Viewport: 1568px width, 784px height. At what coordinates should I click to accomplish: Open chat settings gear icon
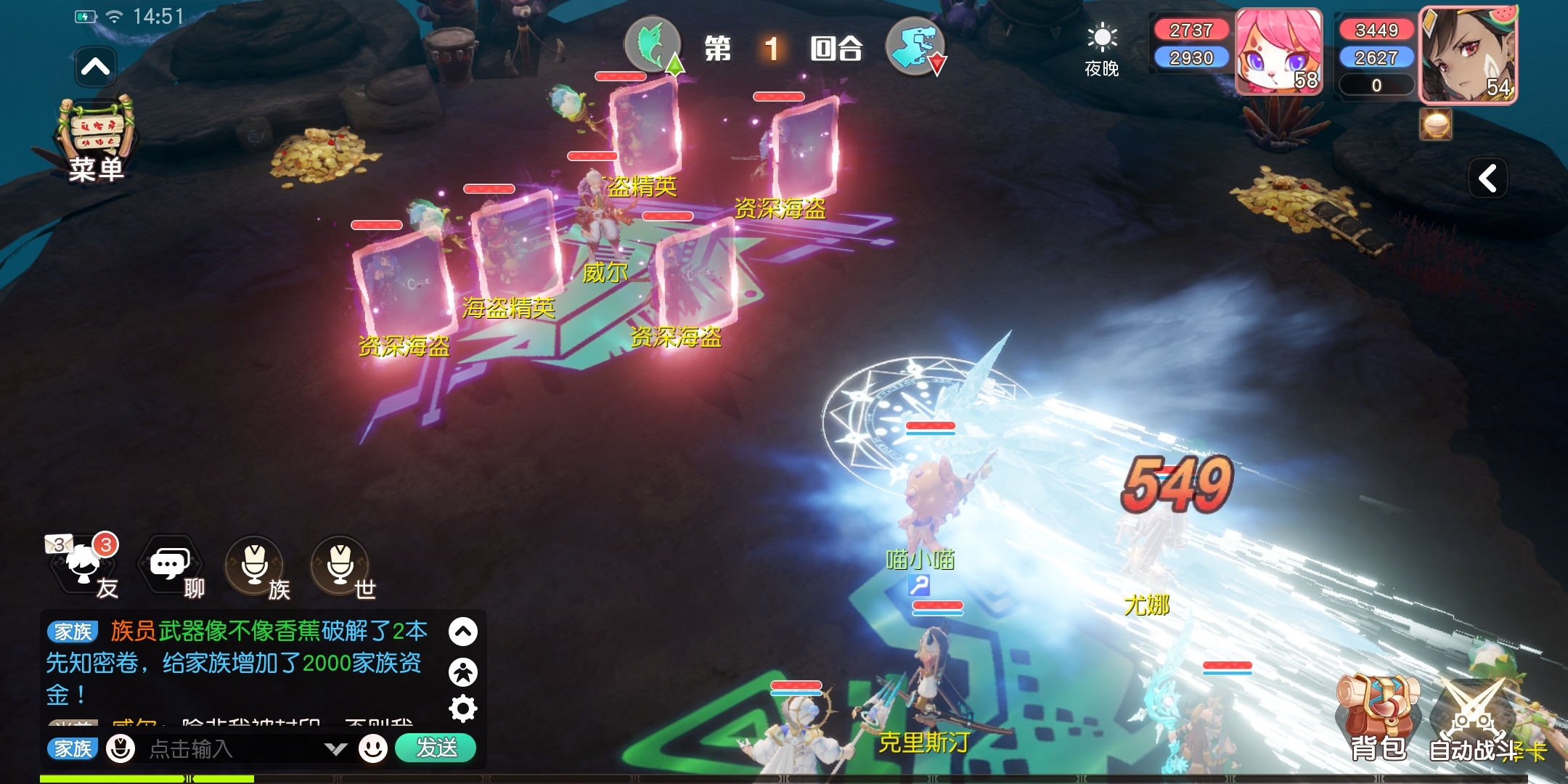(463, 709)
